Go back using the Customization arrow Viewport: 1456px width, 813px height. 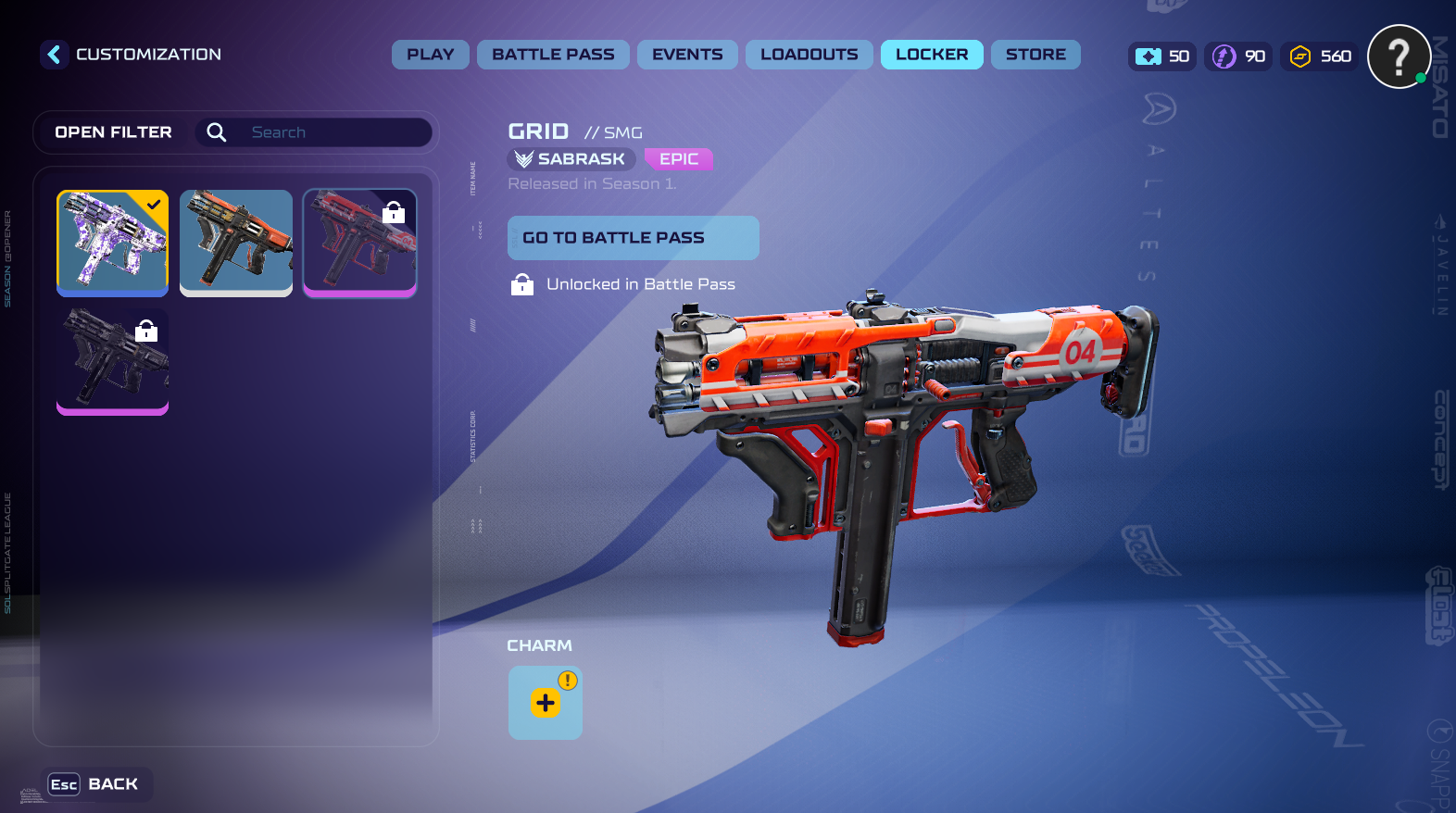[x=54, y=55]
